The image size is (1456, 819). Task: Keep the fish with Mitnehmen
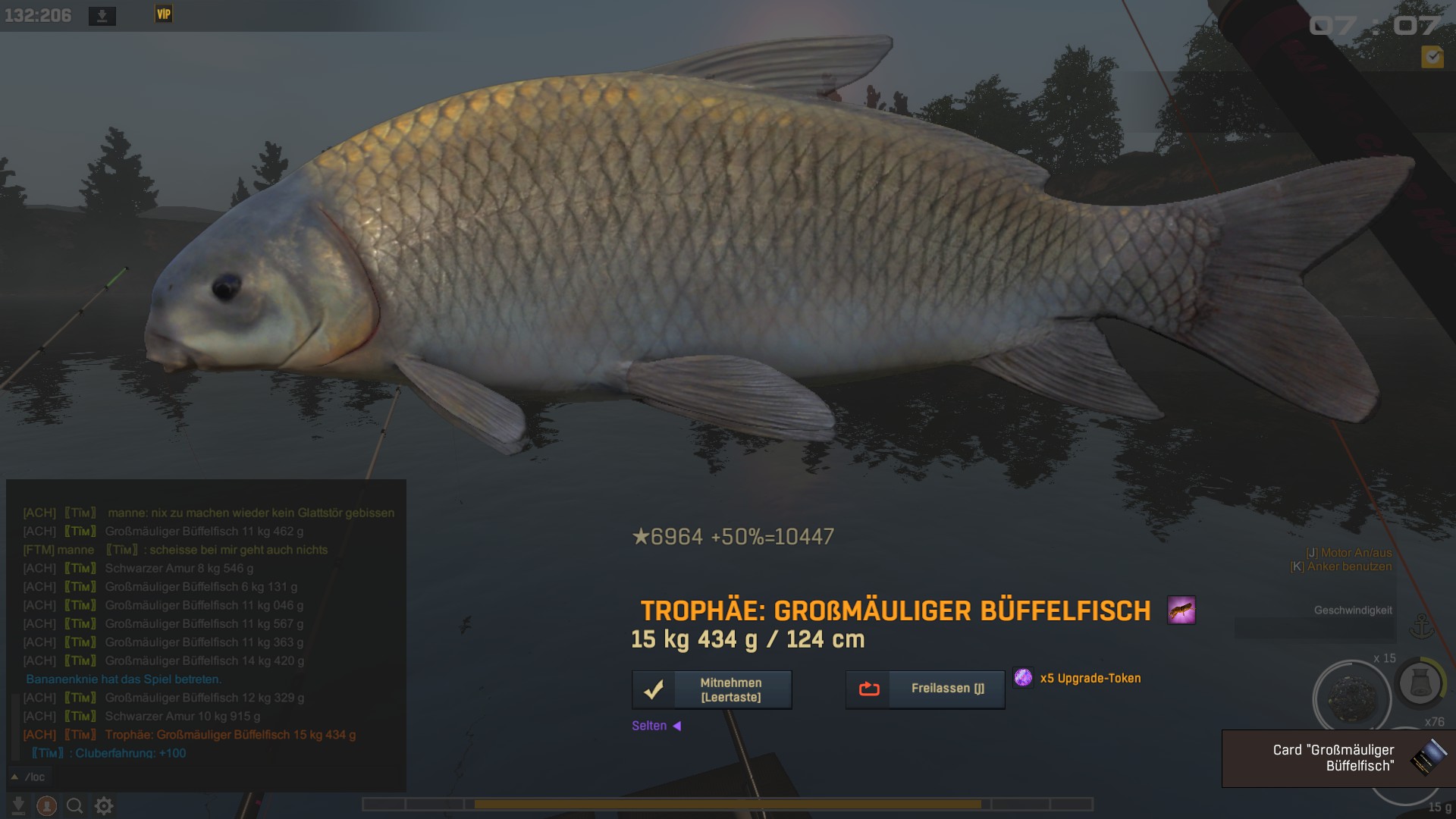(x=711, y=689)
